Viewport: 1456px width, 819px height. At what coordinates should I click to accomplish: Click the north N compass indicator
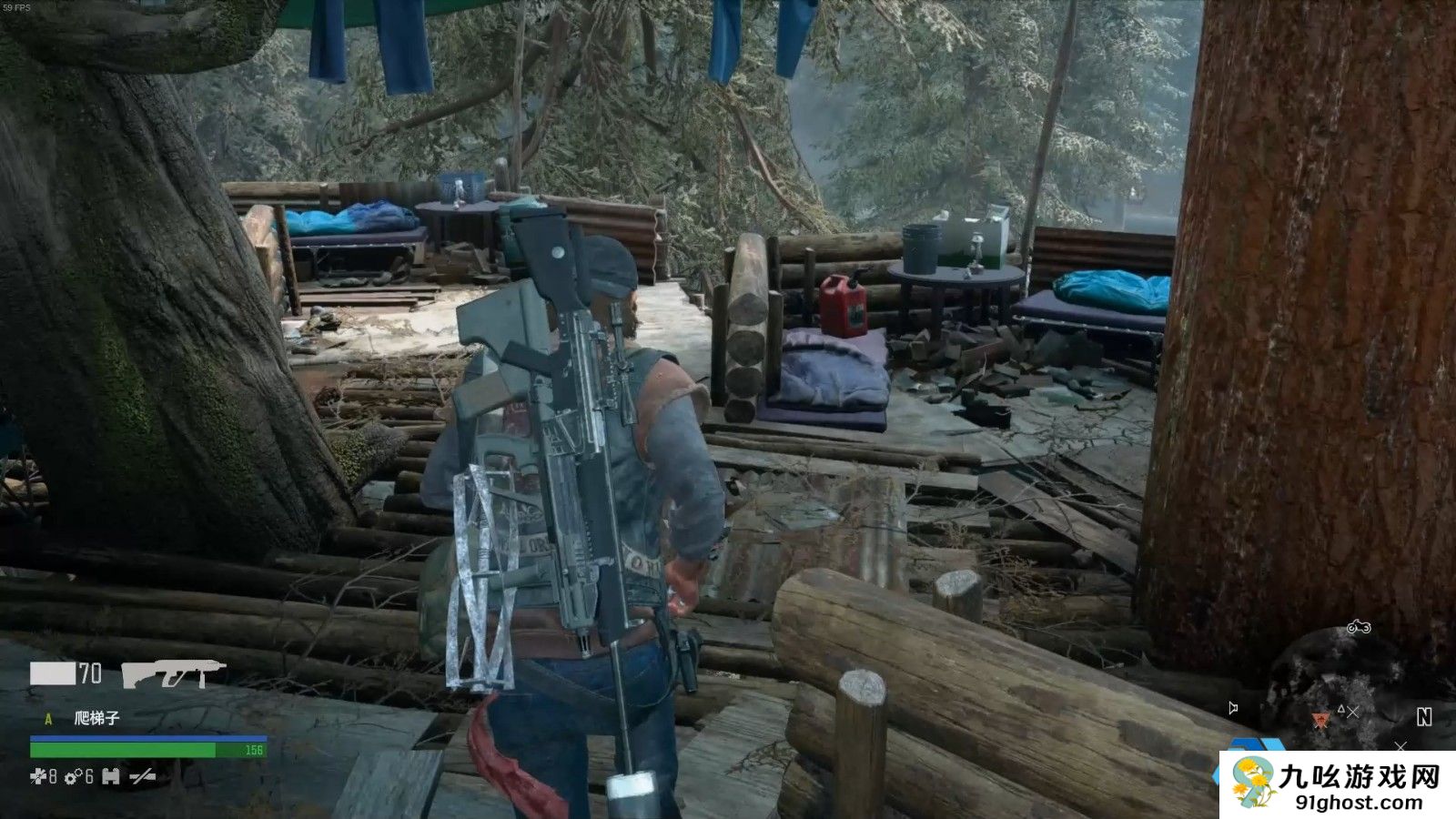(1424, 717)
